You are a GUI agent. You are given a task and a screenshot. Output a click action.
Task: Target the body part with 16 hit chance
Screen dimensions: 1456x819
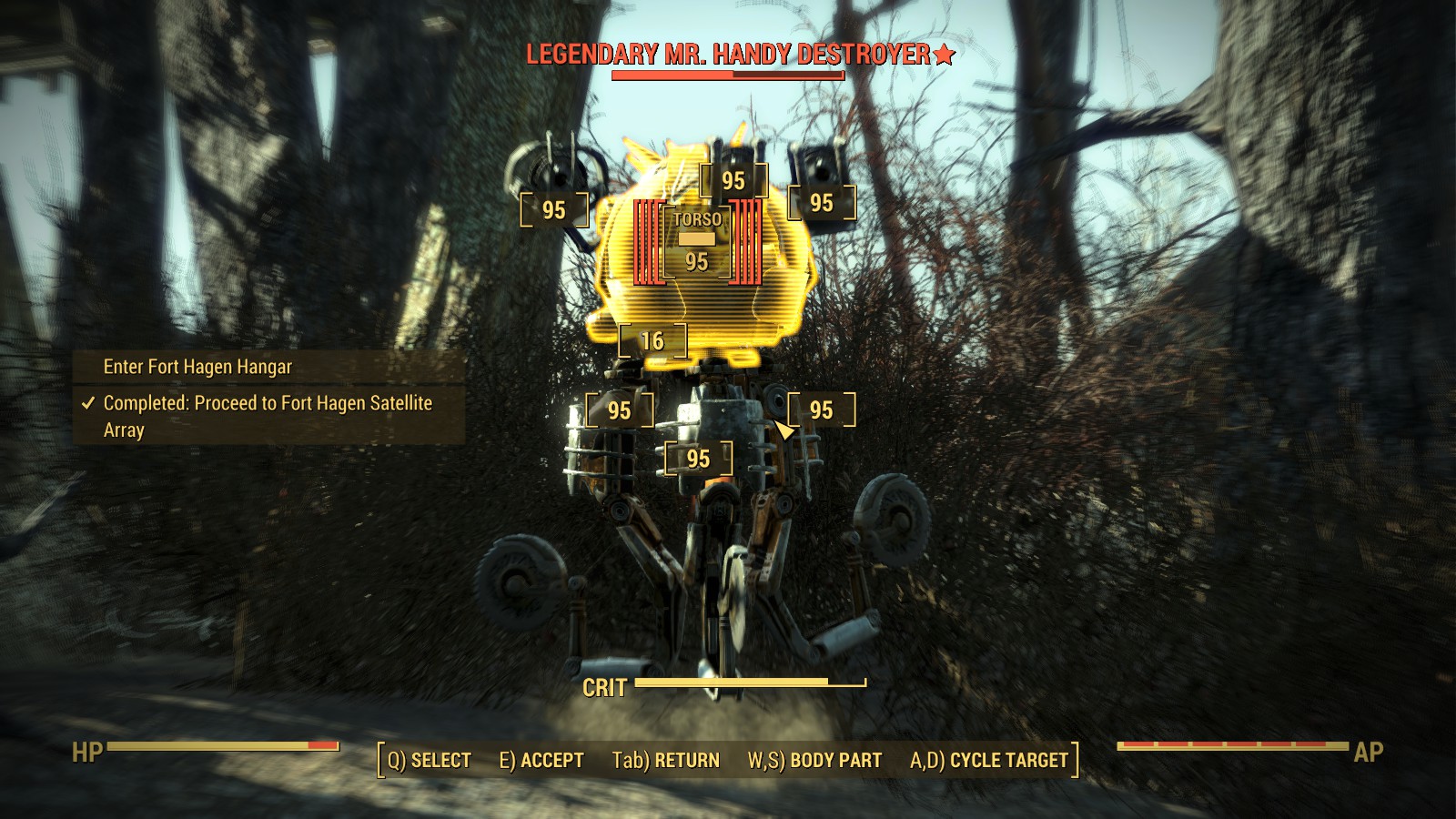tap(652, 341)
